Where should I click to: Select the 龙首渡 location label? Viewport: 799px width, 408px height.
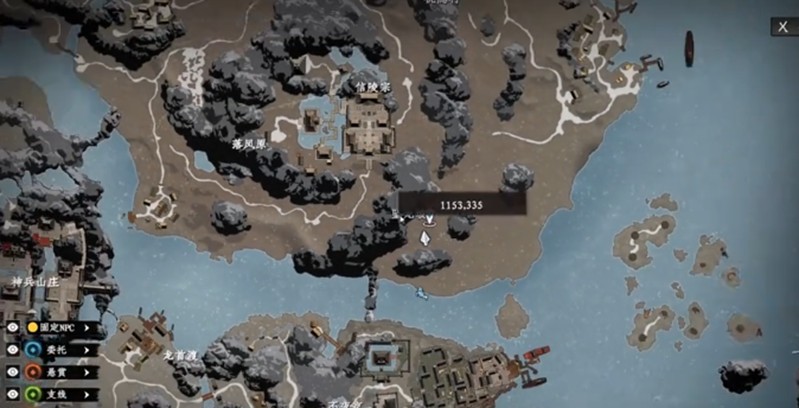pyautogui.click(x=178, y=355)
